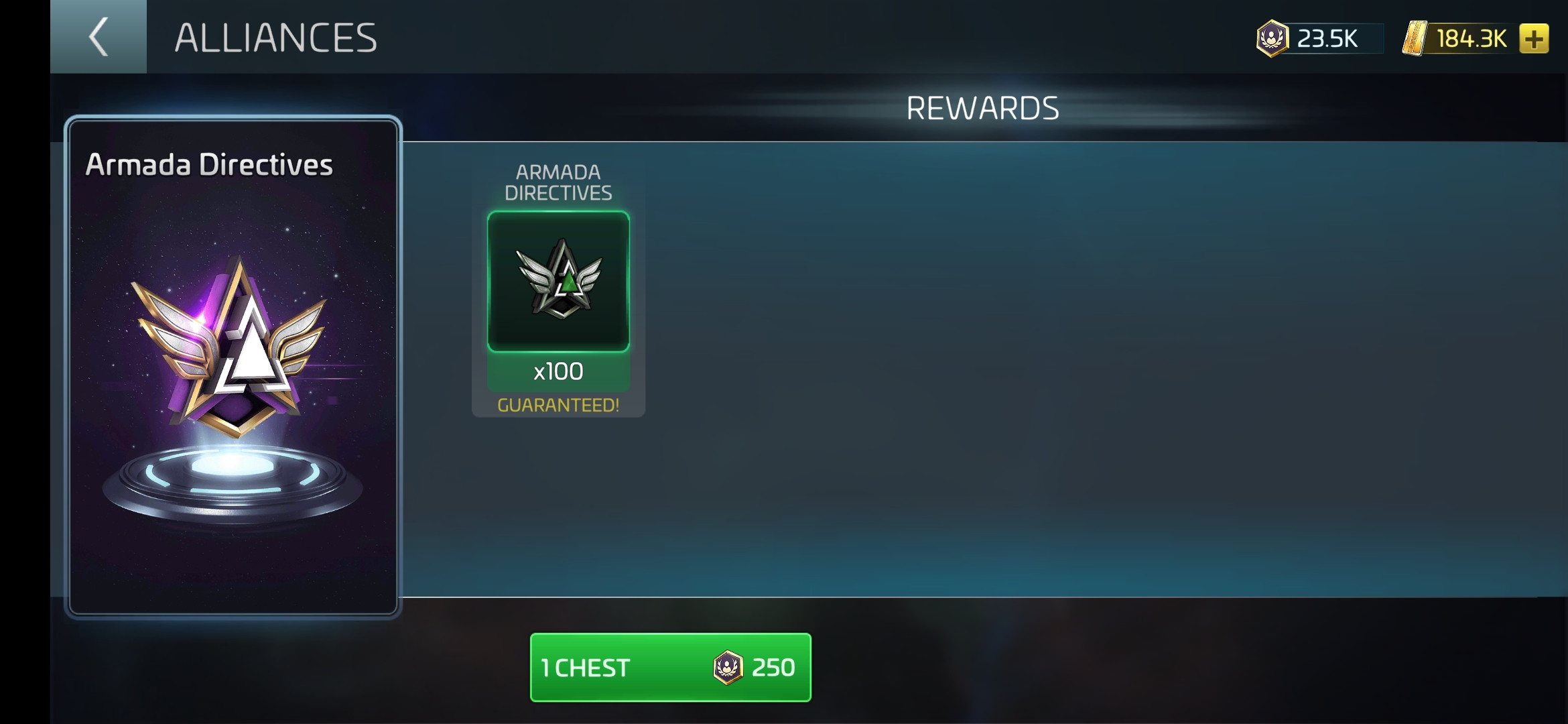This screenshot has width=1568, height=724.
Task: Click the alliance credits currency icon
Action: [1275, 39]
